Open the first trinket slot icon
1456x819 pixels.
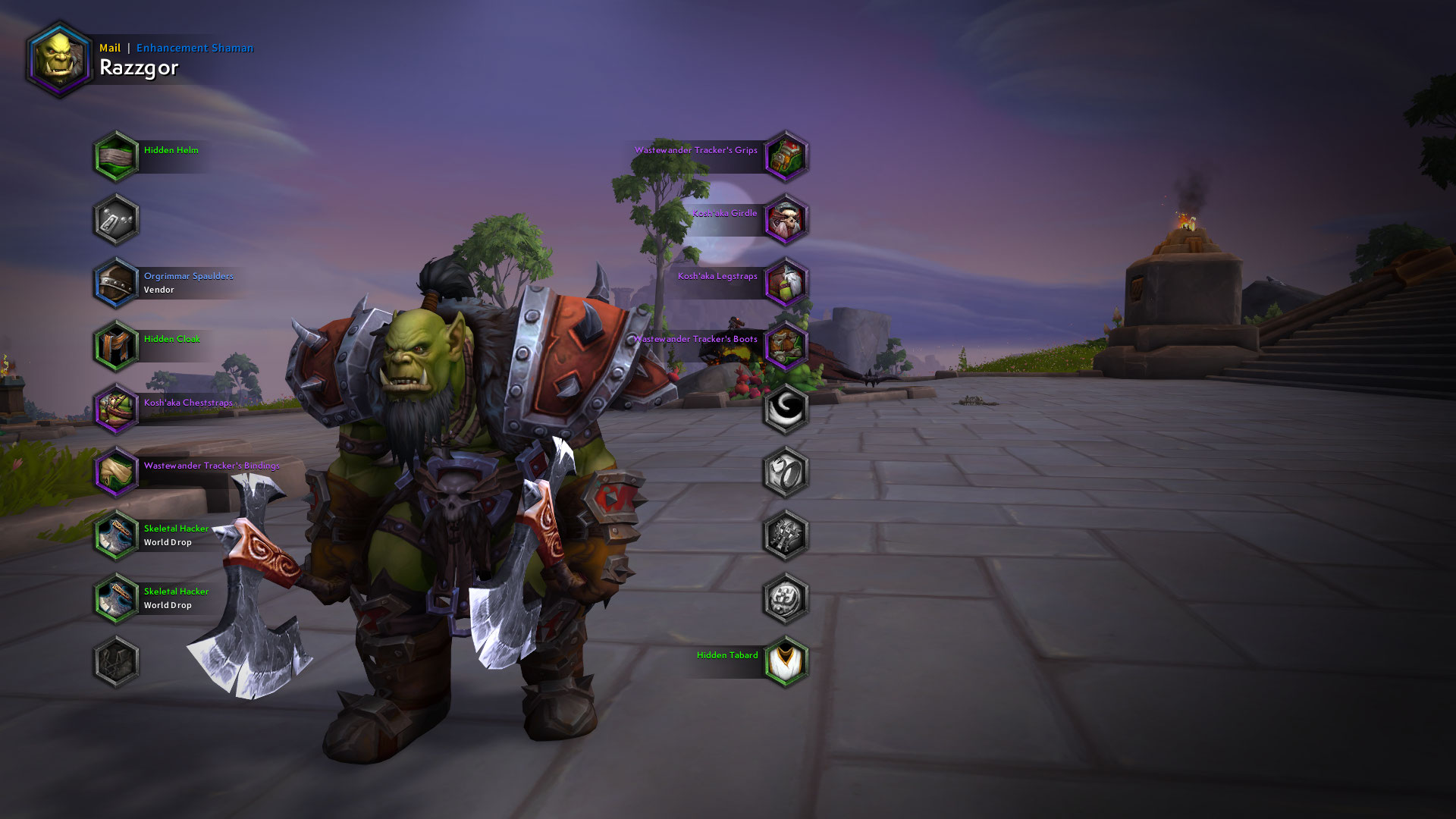[785, 535]
